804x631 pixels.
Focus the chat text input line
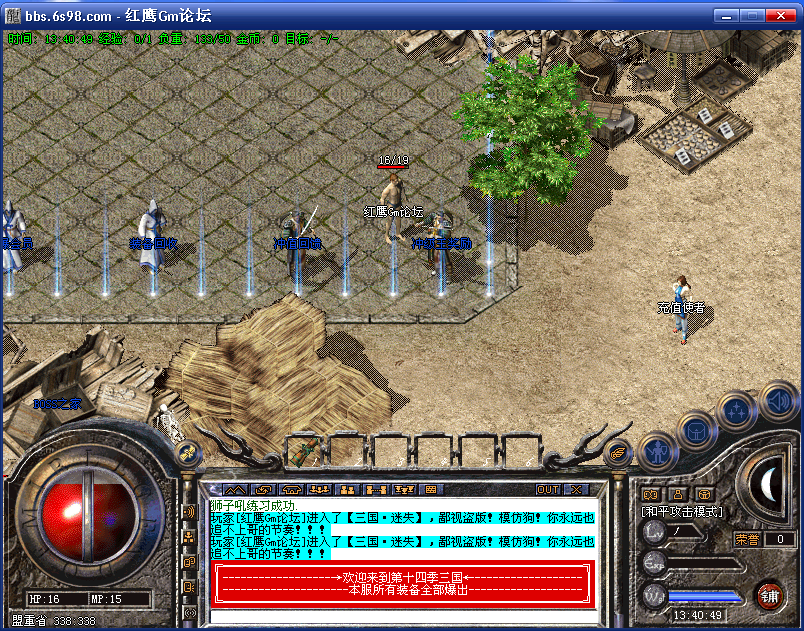click(x=400, y=616)
